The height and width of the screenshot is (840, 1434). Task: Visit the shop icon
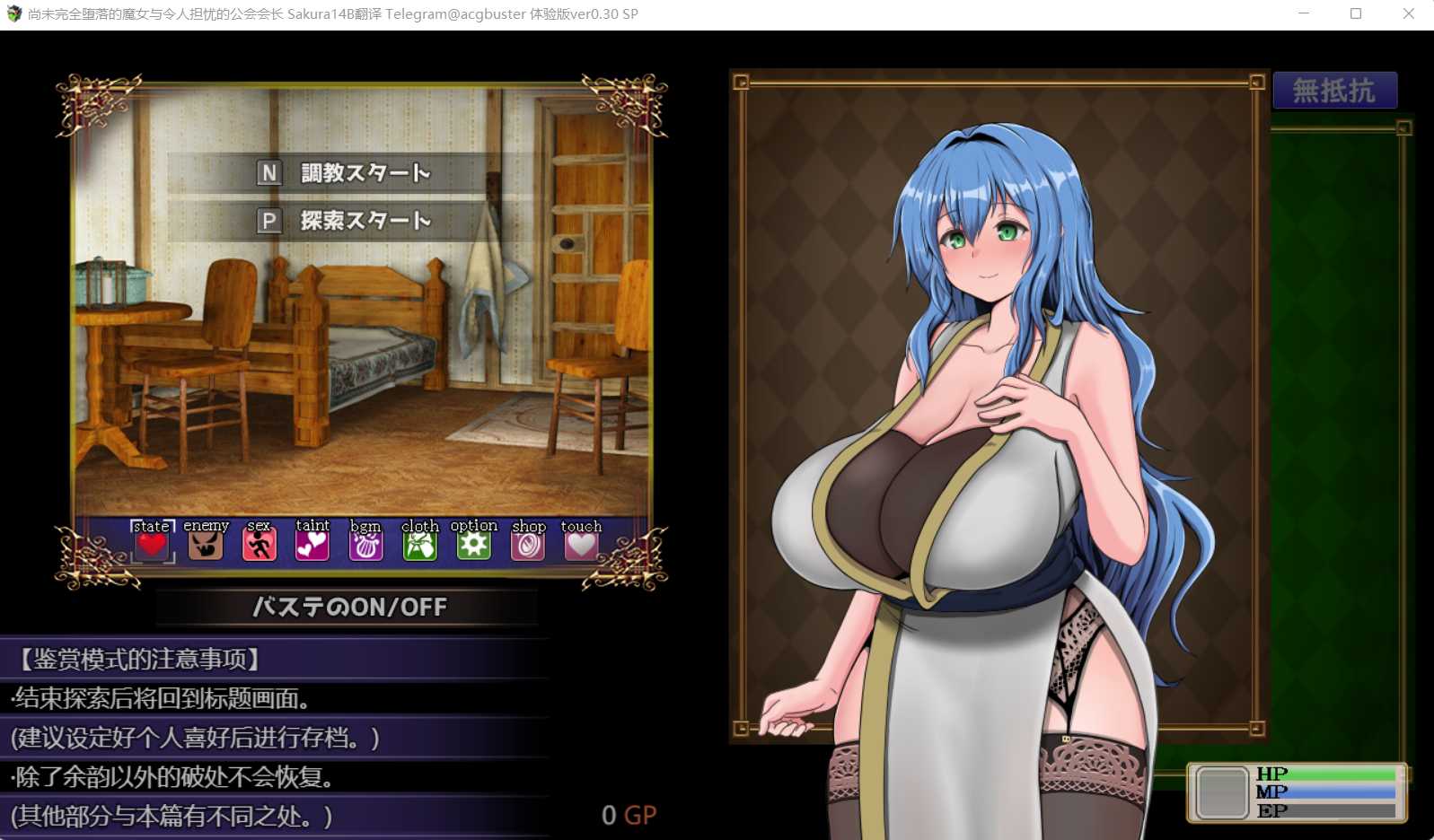(x=528, y=544)
